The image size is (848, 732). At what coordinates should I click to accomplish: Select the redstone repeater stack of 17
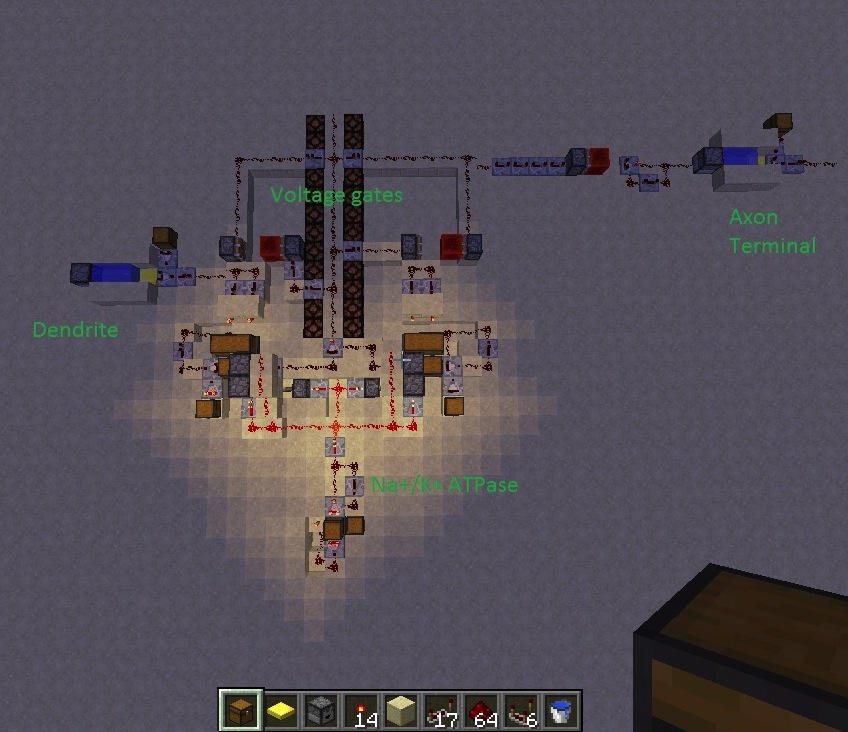441,710
